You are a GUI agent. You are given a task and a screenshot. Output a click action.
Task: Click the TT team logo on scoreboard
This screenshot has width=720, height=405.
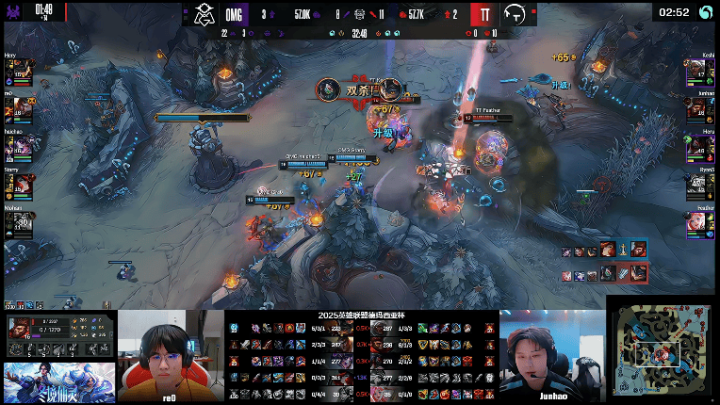515,14
